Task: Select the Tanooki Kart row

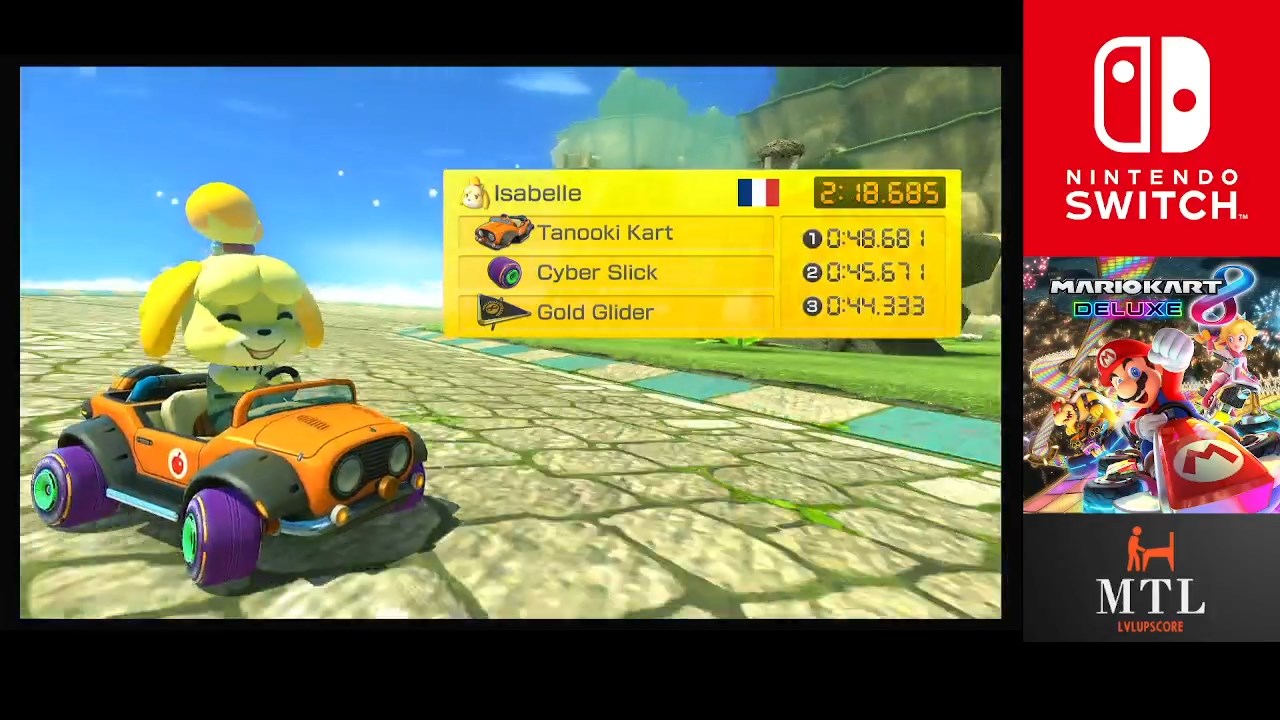Action: pos(615,233)
